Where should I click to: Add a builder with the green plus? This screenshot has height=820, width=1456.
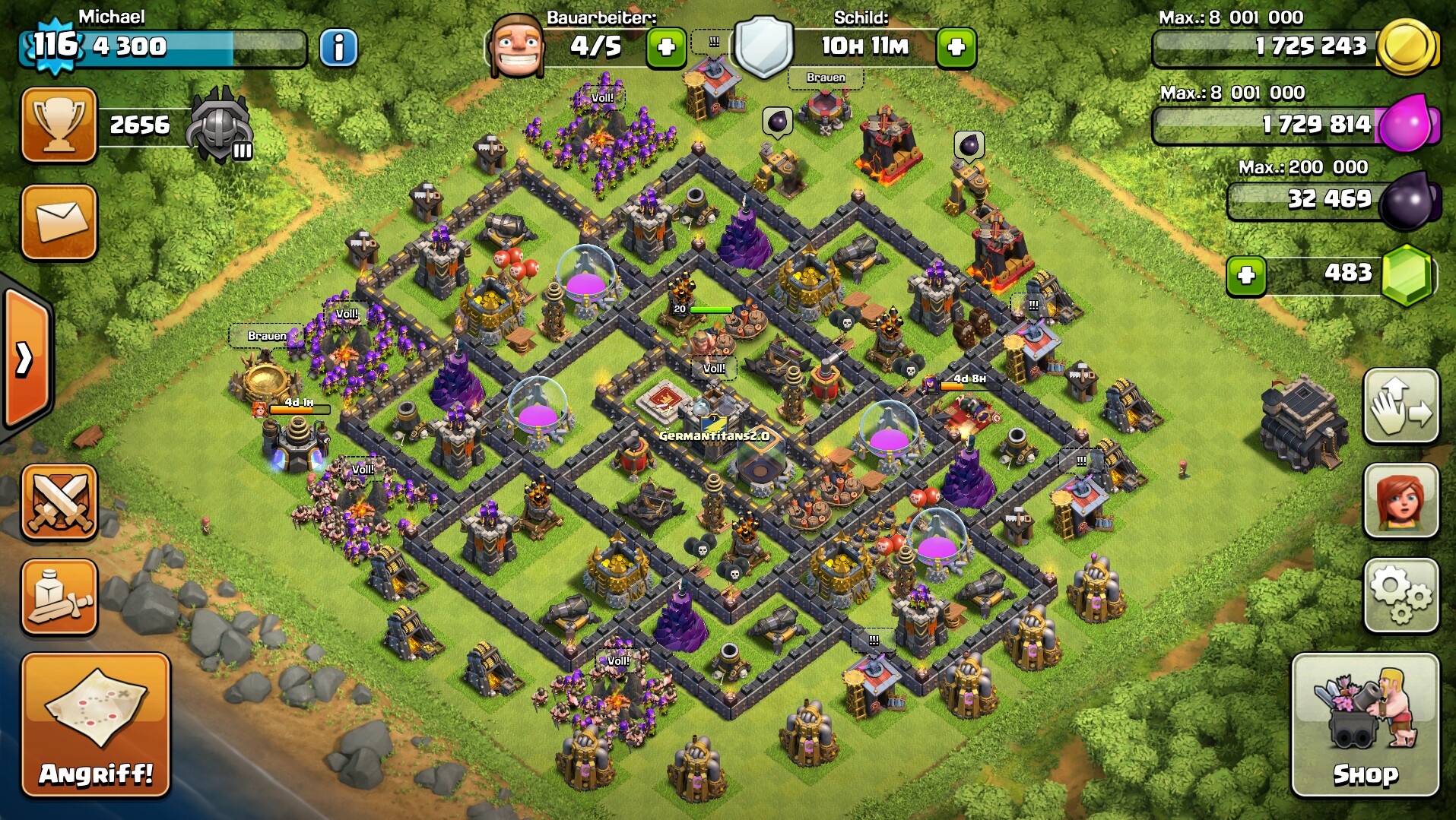666,48
